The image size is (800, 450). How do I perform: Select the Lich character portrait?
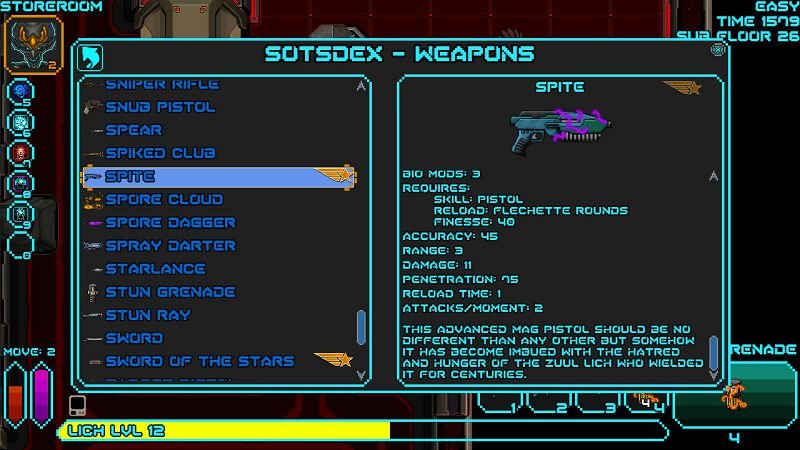click(33, 44)
